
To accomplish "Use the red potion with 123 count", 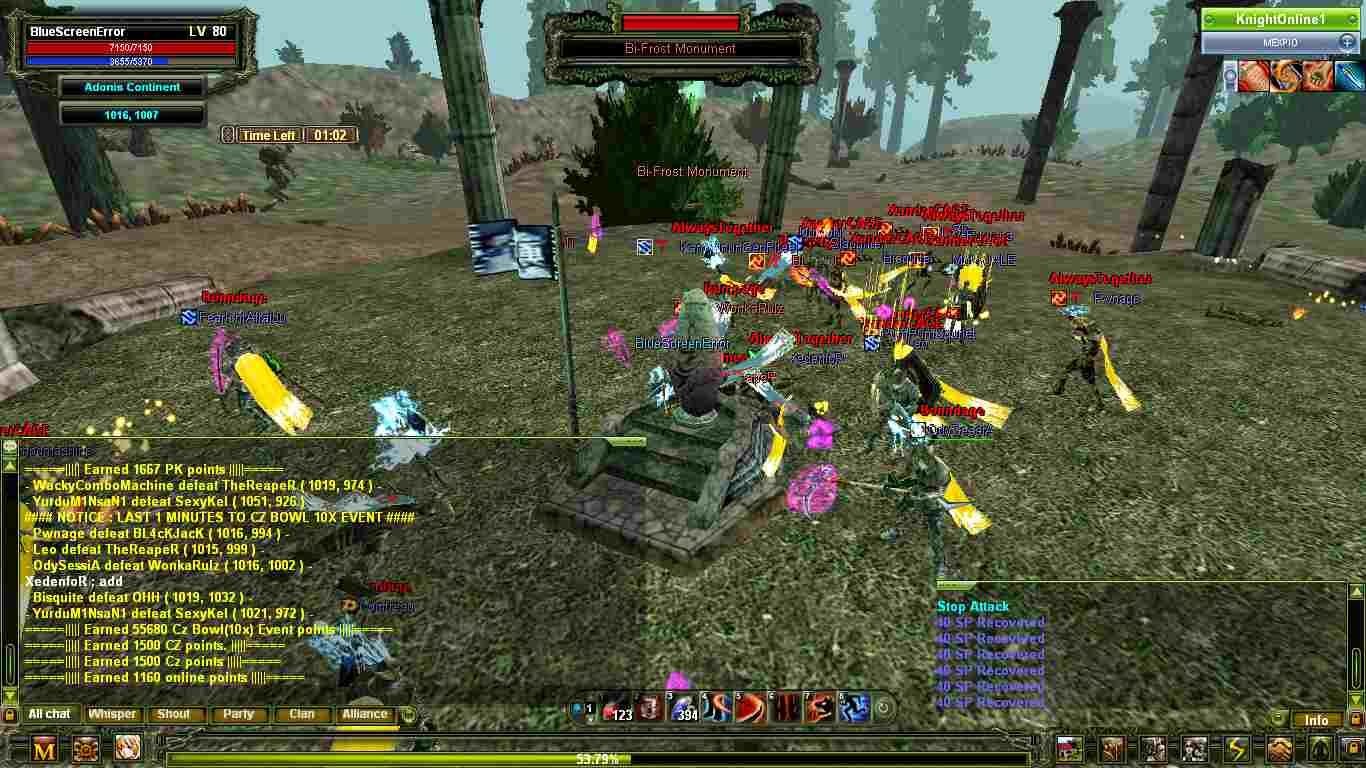I will click(618, 708).
